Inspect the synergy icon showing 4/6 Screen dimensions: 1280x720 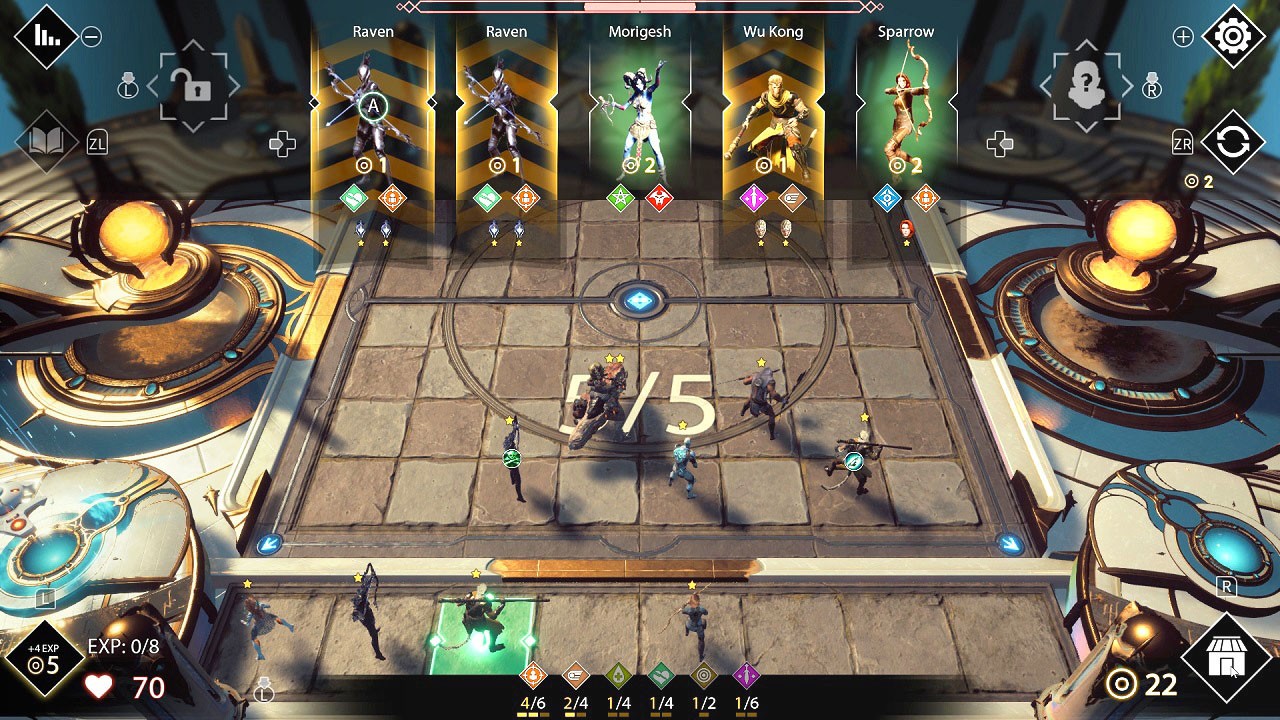(x=533, y=676)
